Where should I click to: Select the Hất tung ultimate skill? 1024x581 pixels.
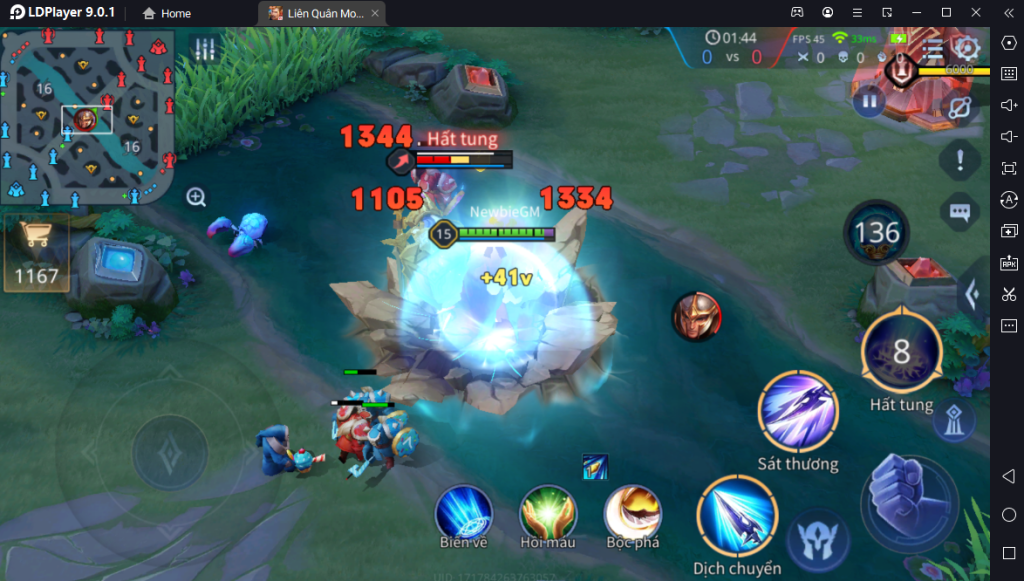(x=901, y=353)
